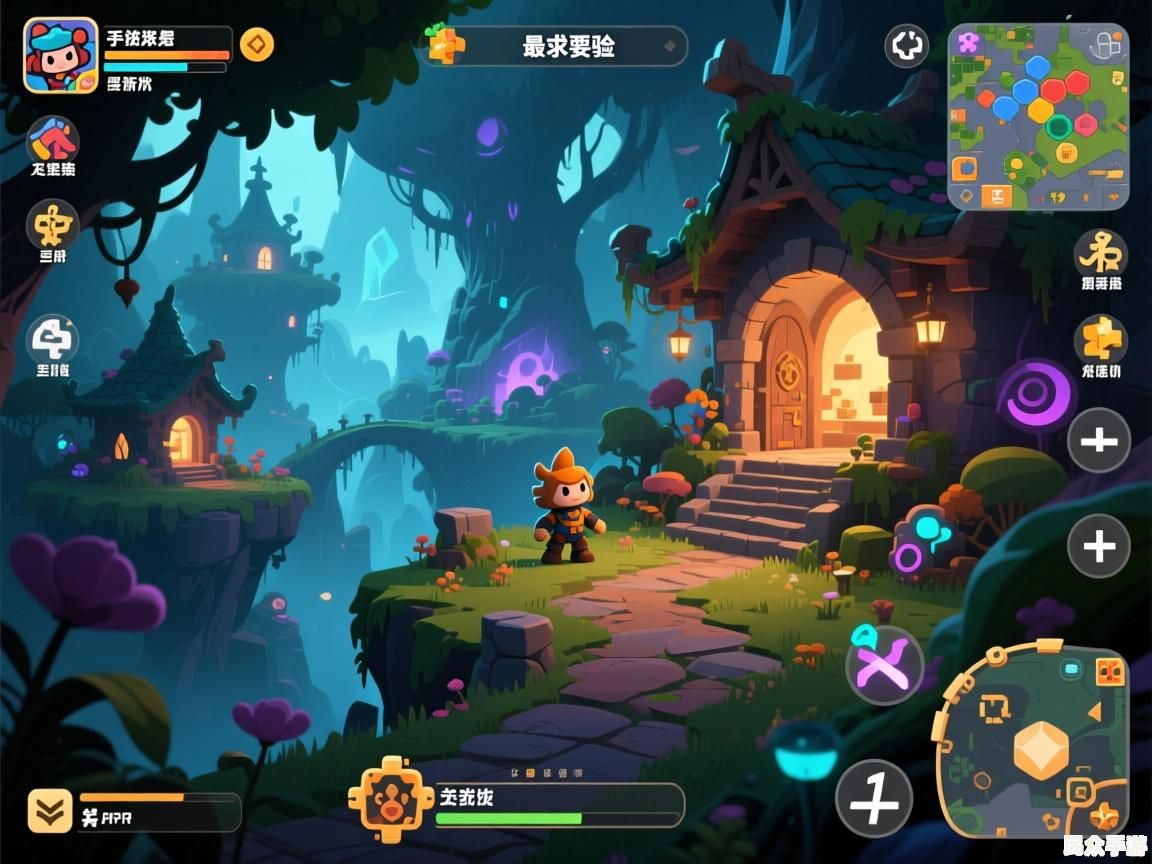
Task: Click the orange hexagon on the control pad
Action: pos(1041,749)
